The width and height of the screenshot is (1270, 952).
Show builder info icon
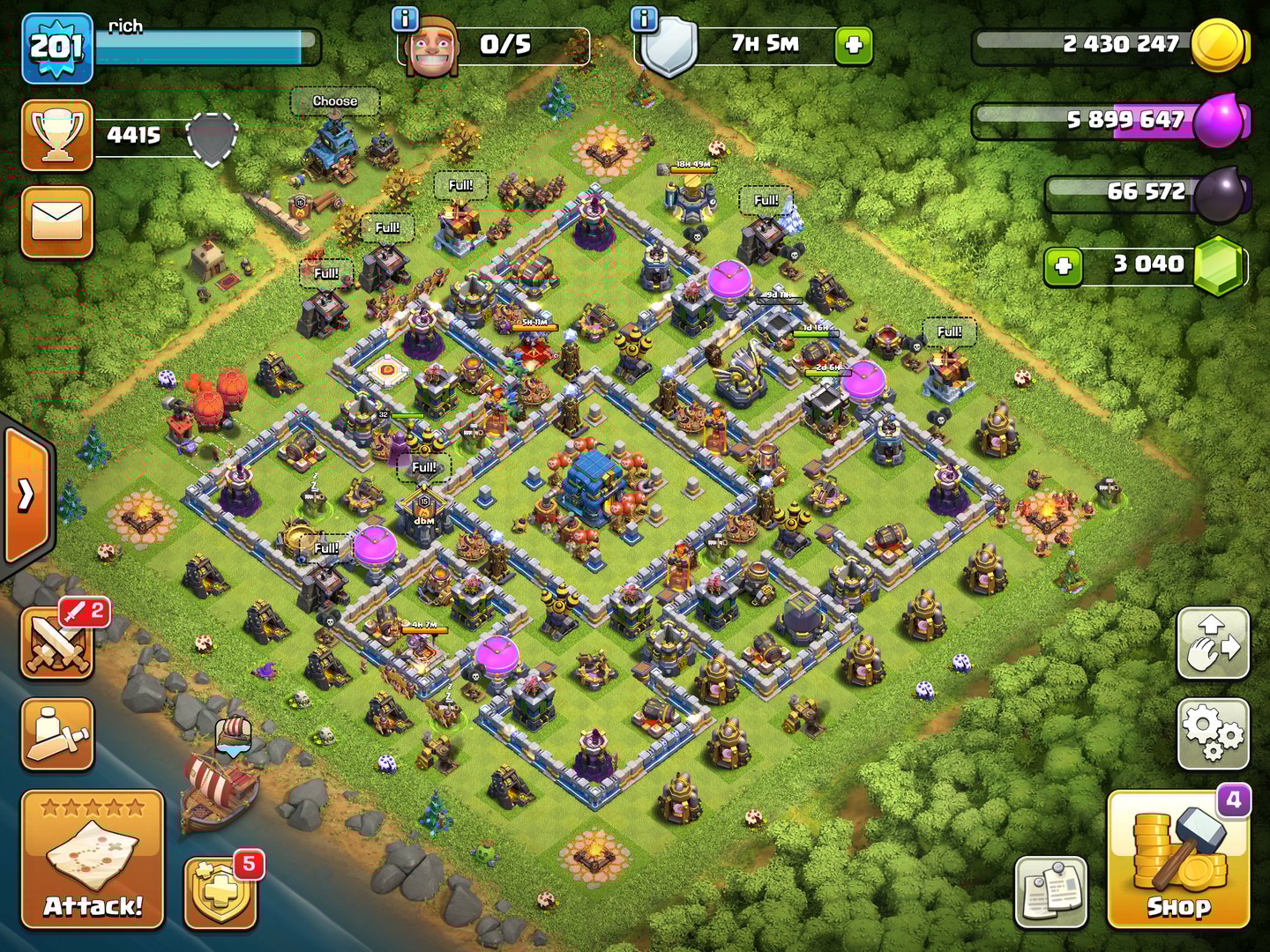[x=404, y=18]
